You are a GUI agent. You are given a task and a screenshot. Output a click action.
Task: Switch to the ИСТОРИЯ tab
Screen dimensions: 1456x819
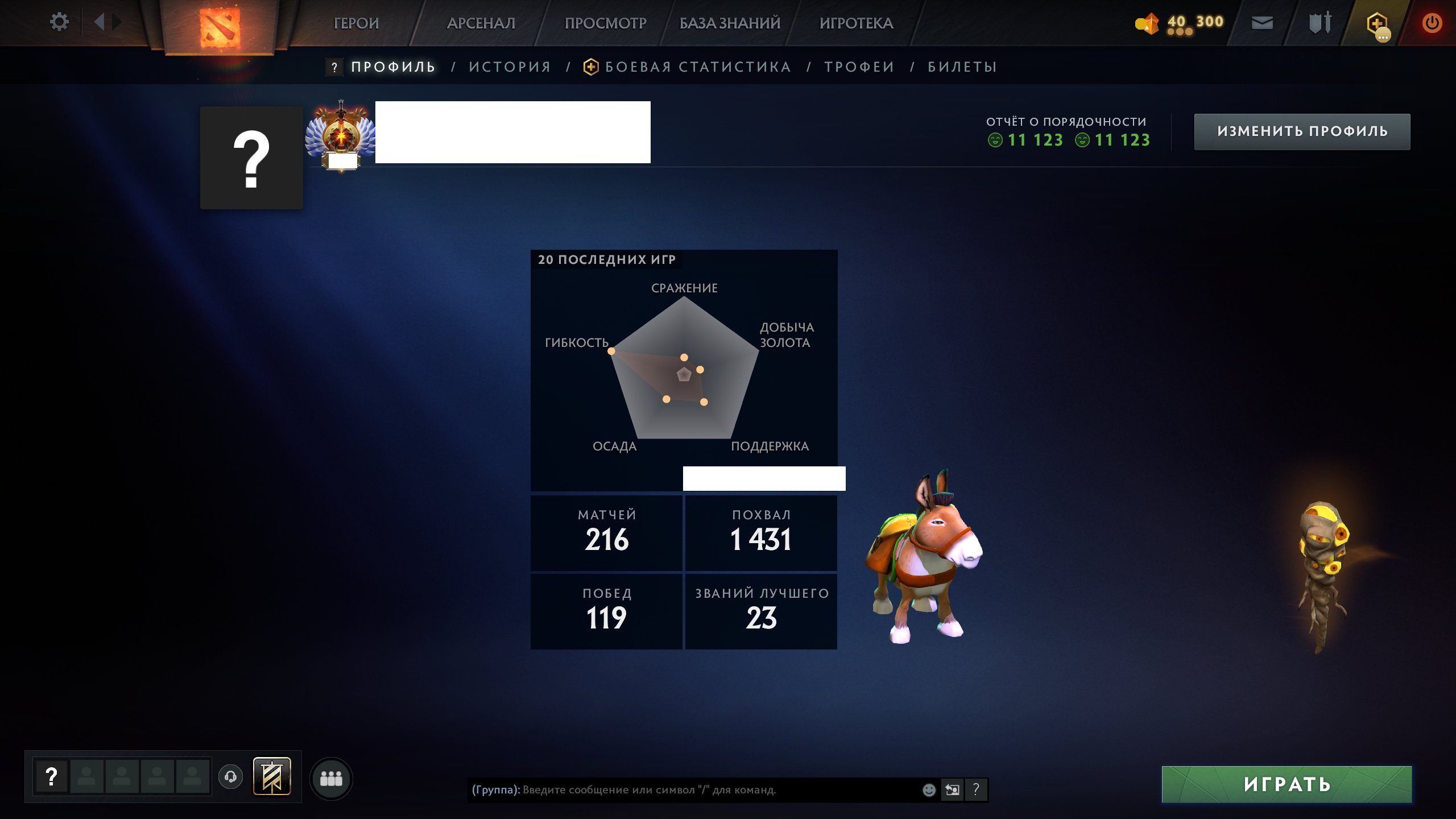click(509, 67)
